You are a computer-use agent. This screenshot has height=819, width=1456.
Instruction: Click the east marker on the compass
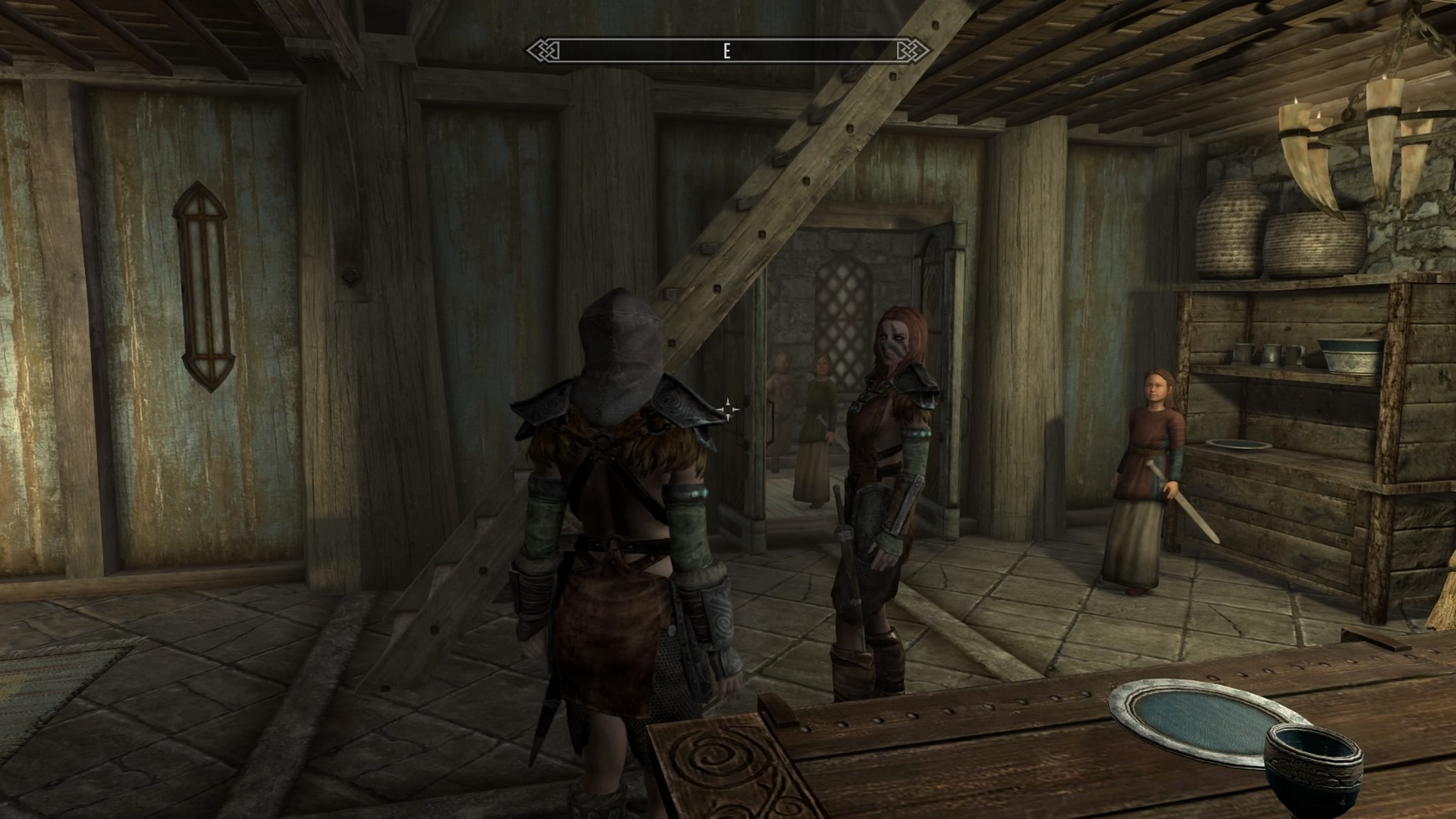click(x=726, y=51)
